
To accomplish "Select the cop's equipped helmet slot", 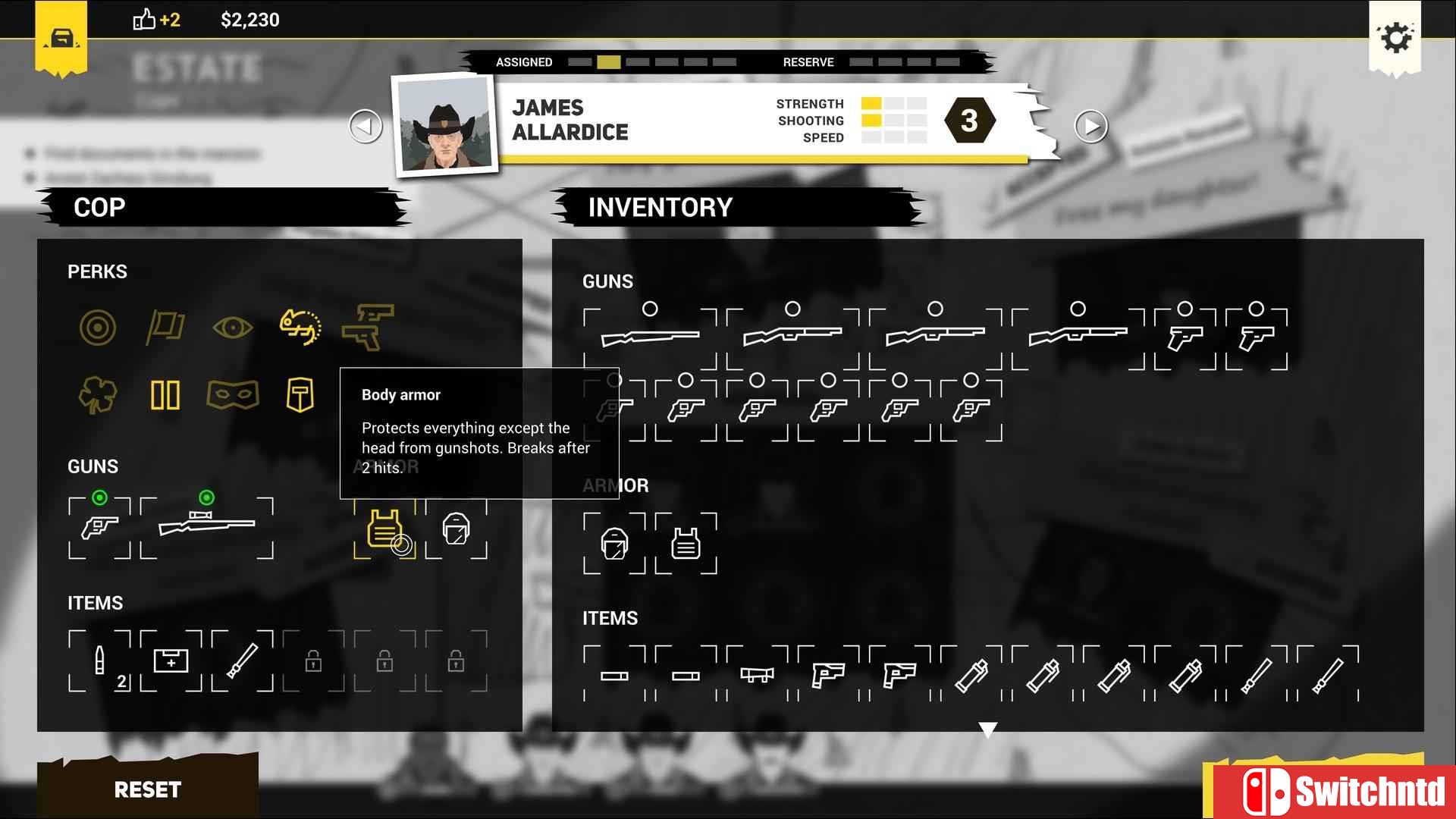I will click(456, 529).
